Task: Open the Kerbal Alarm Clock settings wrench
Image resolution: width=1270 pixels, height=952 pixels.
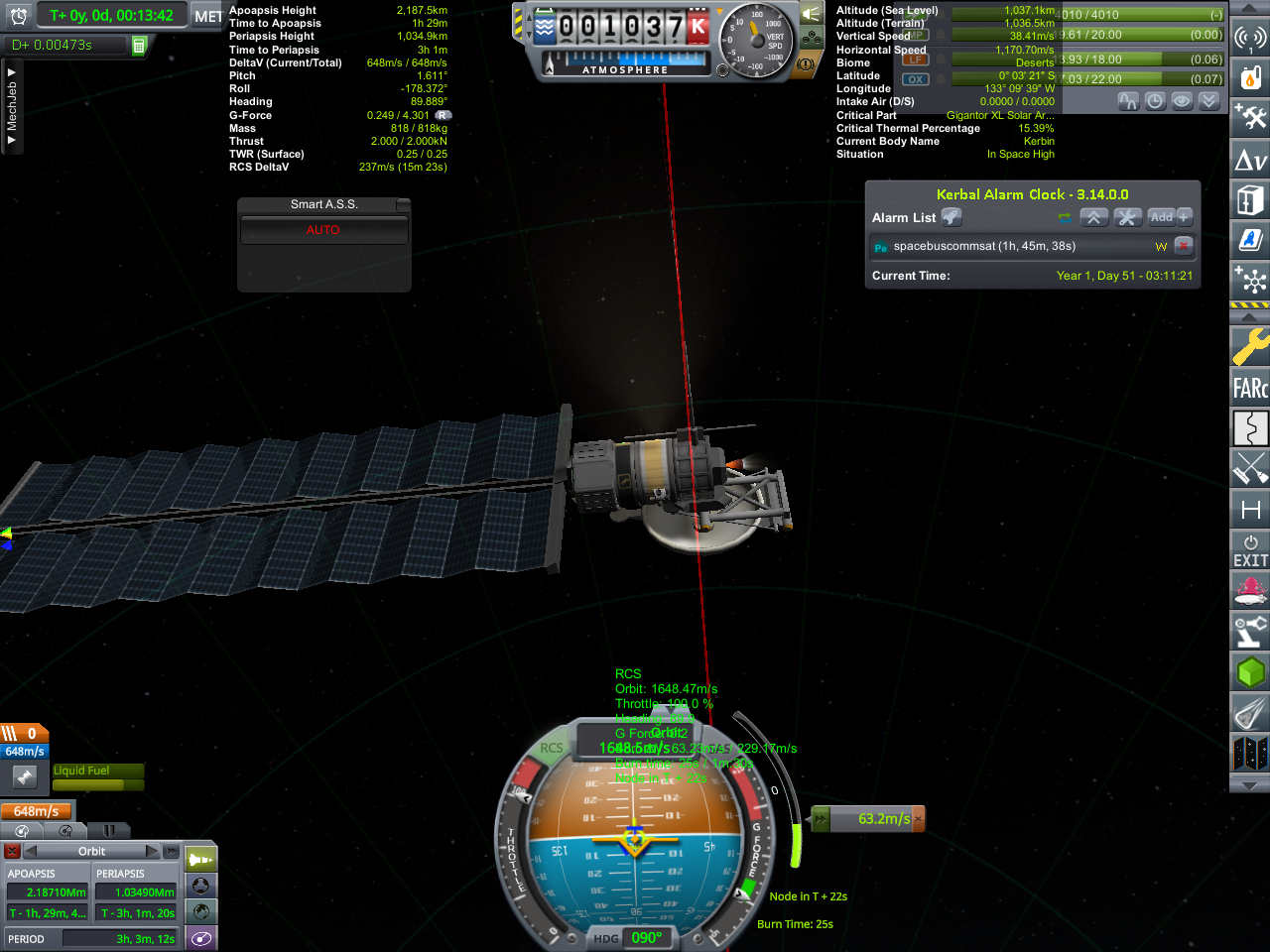Action: click(1128, 217)
